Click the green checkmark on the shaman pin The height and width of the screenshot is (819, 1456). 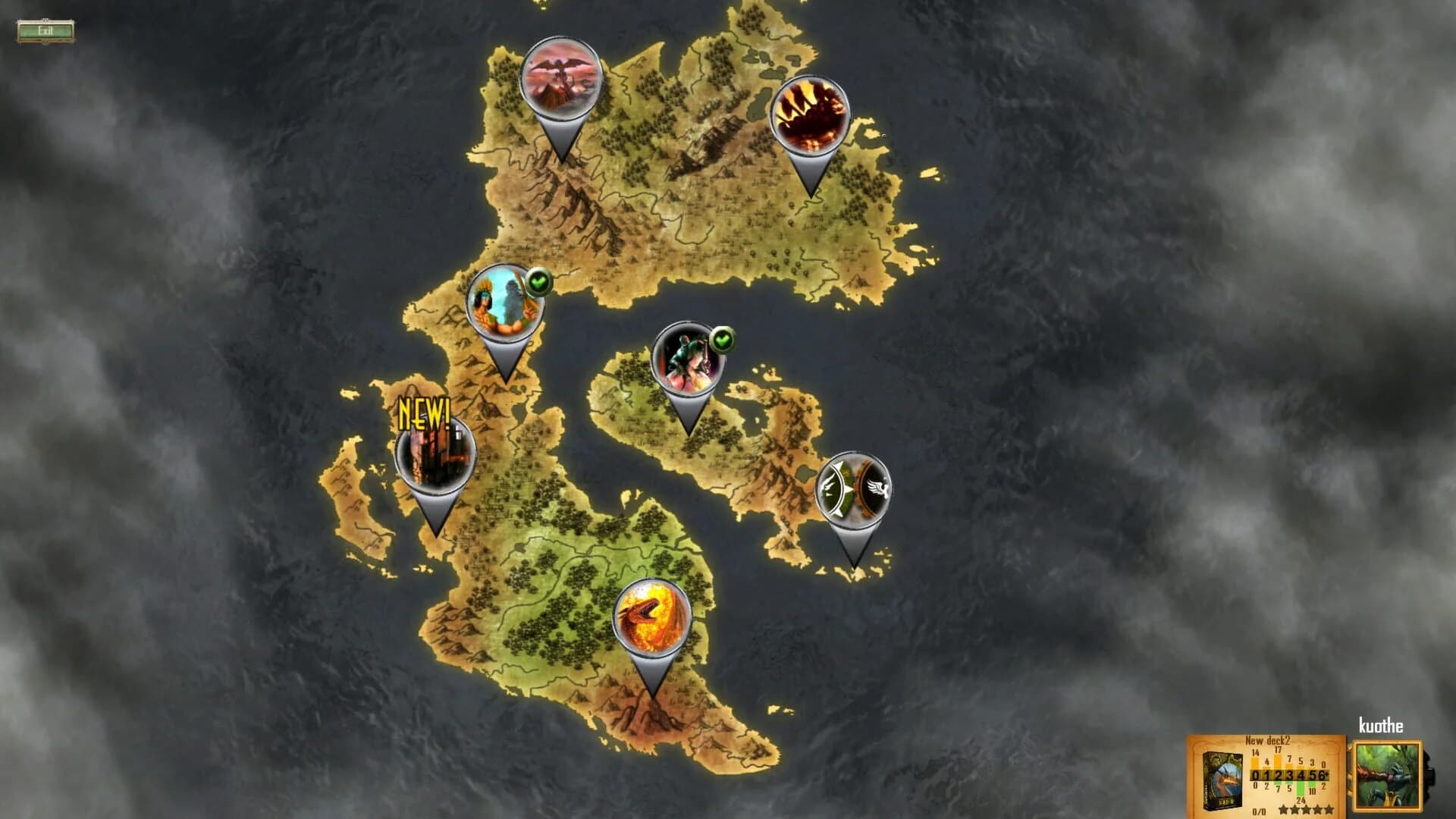538,281
